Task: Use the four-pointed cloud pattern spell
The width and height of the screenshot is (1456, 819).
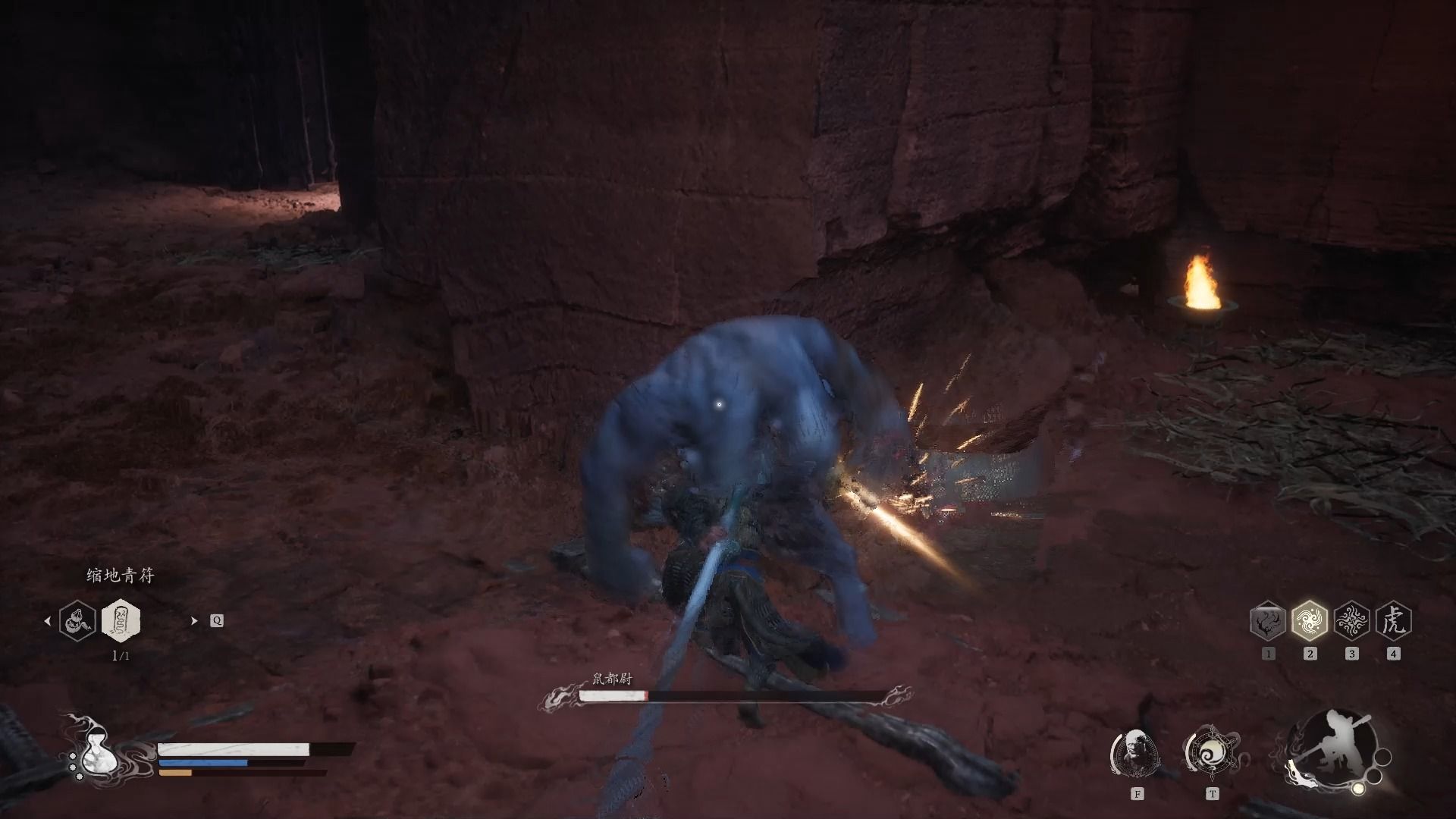Action: click(x=1351, y=621)
